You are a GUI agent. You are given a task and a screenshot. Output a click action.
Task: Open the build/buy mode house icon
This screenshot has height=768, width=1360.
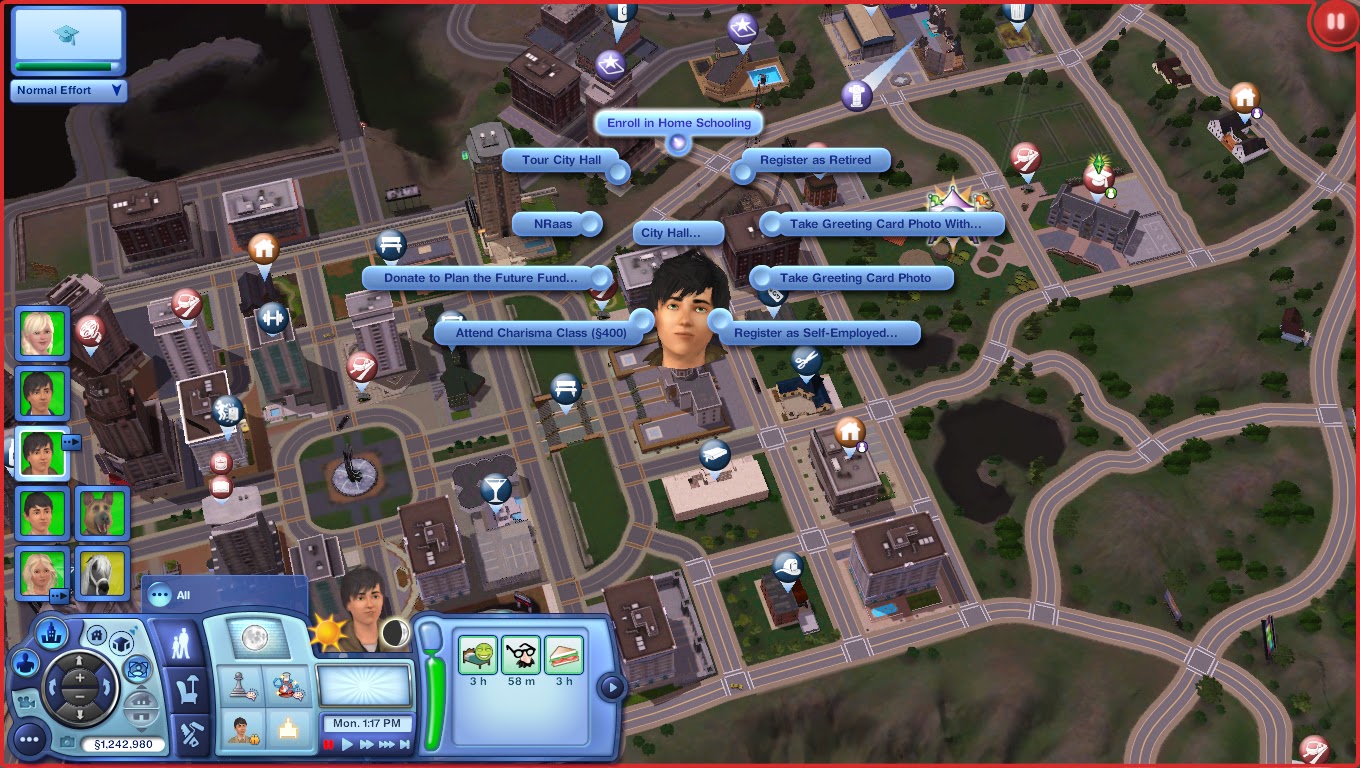97,635
